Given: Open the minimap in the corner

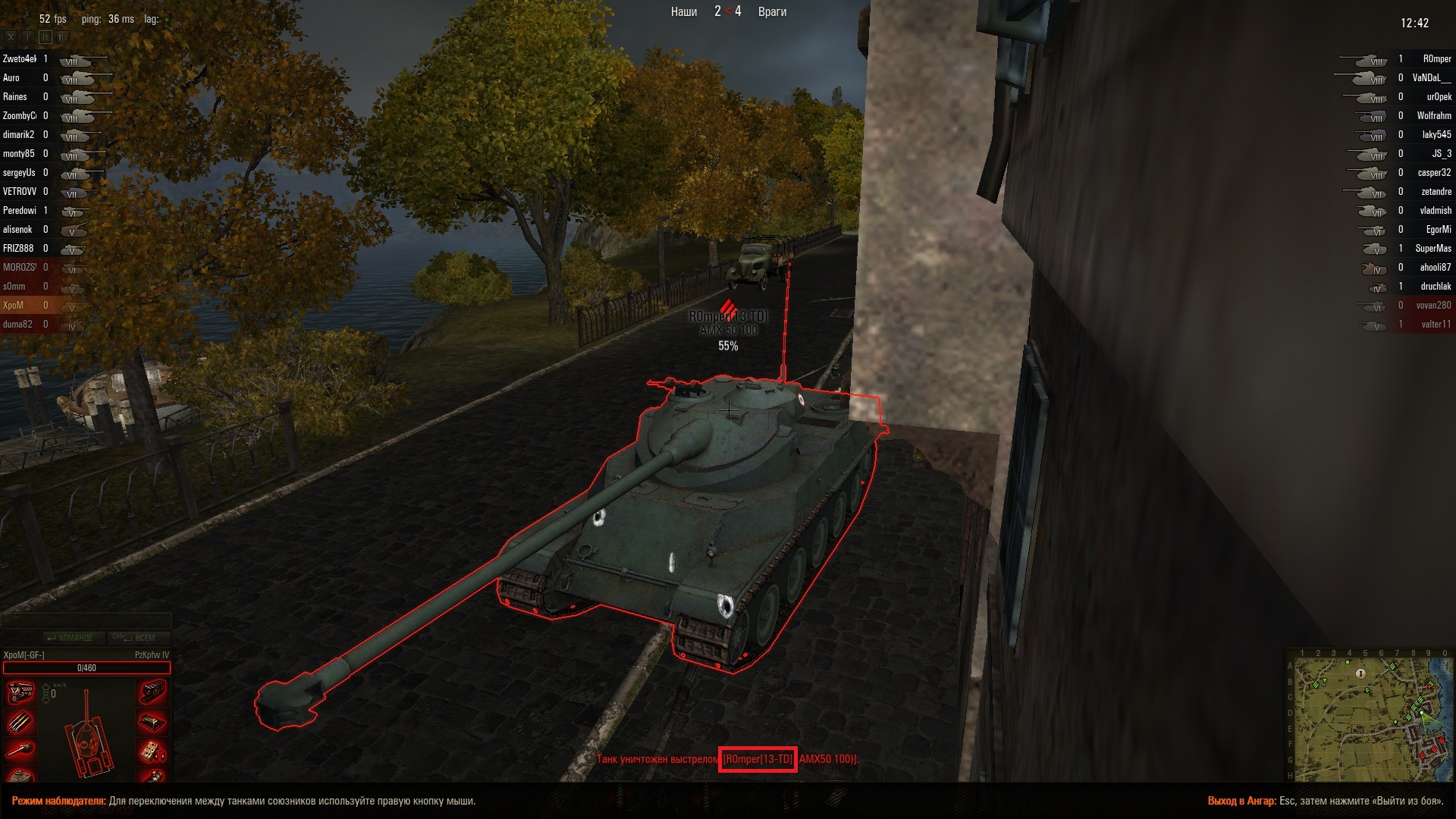Looking at the screenshot, I should click(x=1370, y=718).
